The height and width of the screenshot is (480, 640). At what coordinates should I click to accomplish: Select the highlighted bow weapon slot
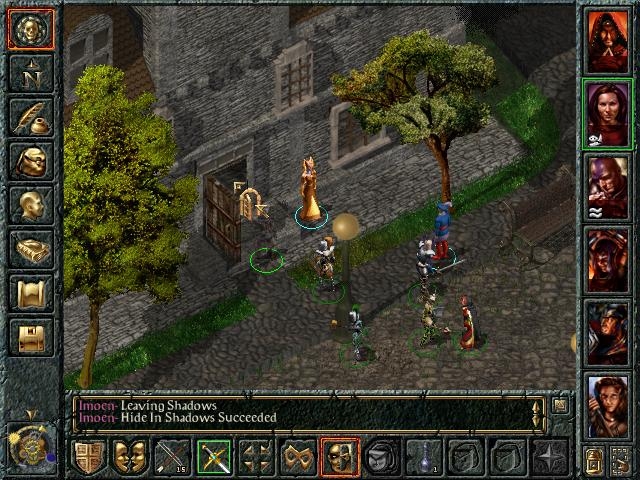pos(214,458)
